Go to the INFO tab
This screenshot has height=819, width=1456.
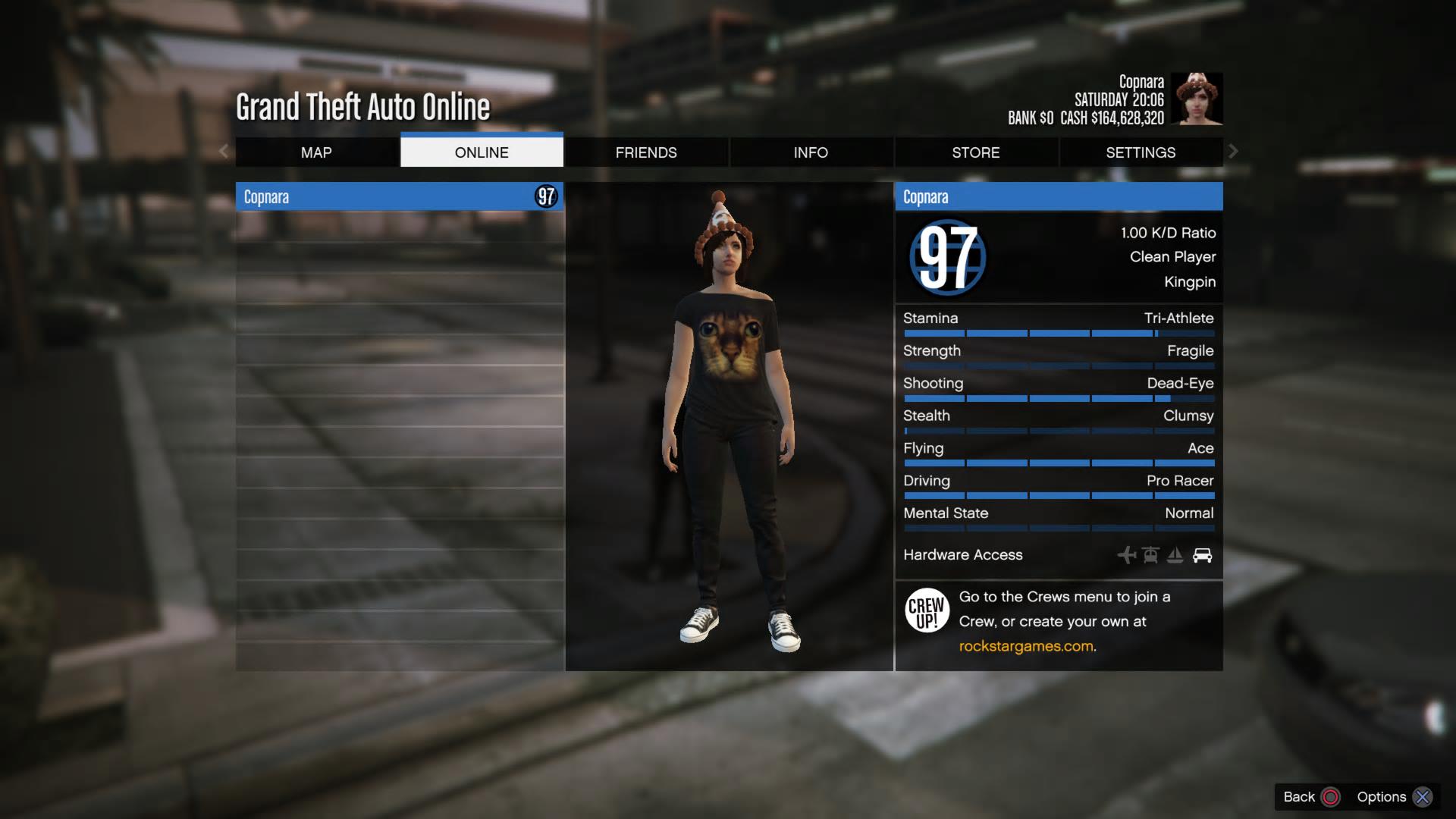(x=811, y=152)
